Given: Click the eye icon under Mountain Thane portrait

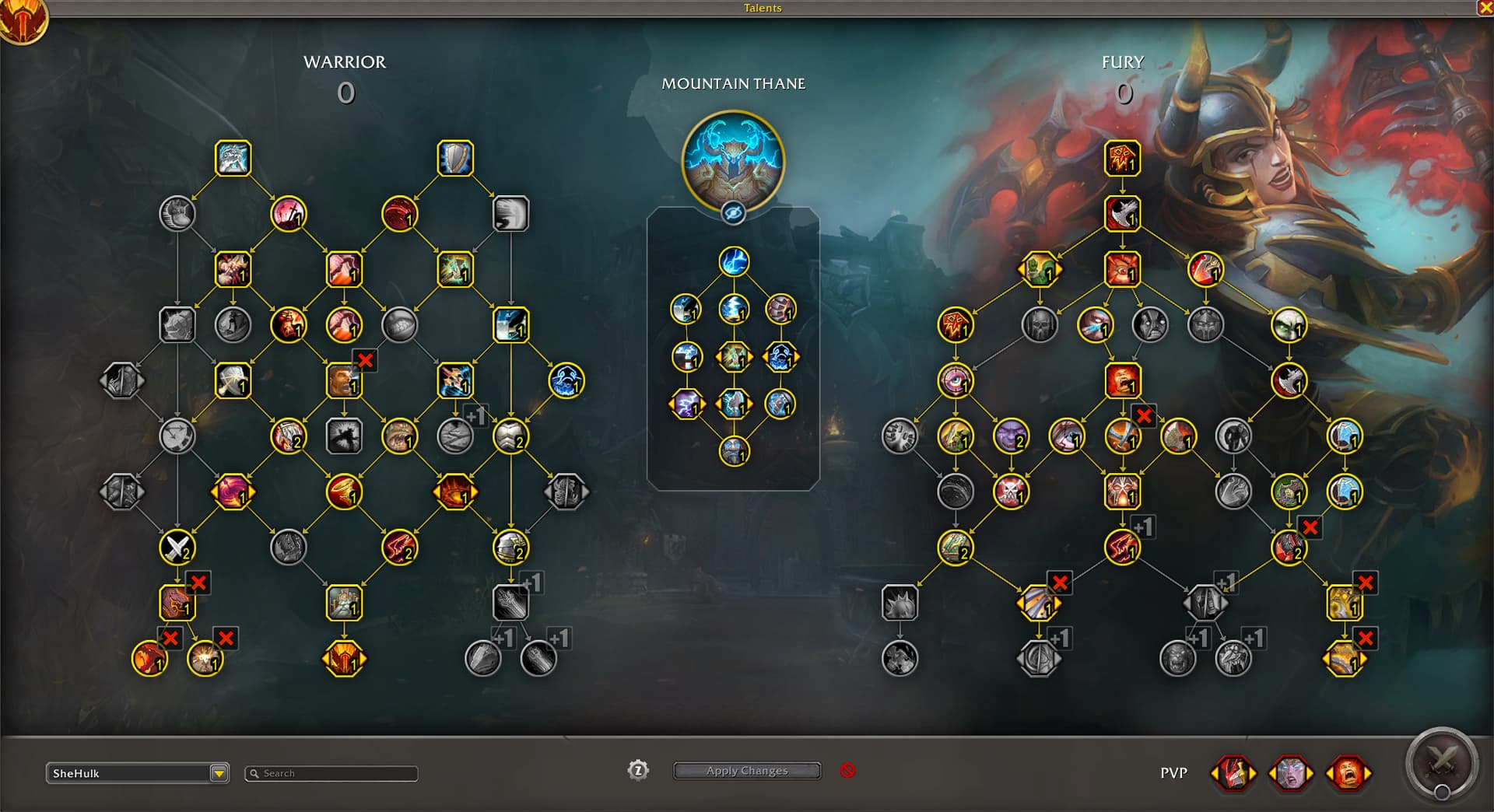Looking at the screenshot, I should tap(733, 212).
